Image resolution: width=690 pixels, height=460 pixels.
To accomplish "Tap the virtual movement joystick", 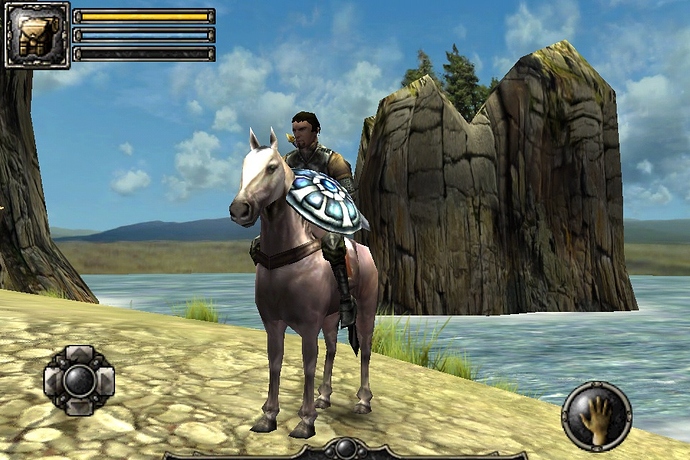I will (x=79, y=380).
